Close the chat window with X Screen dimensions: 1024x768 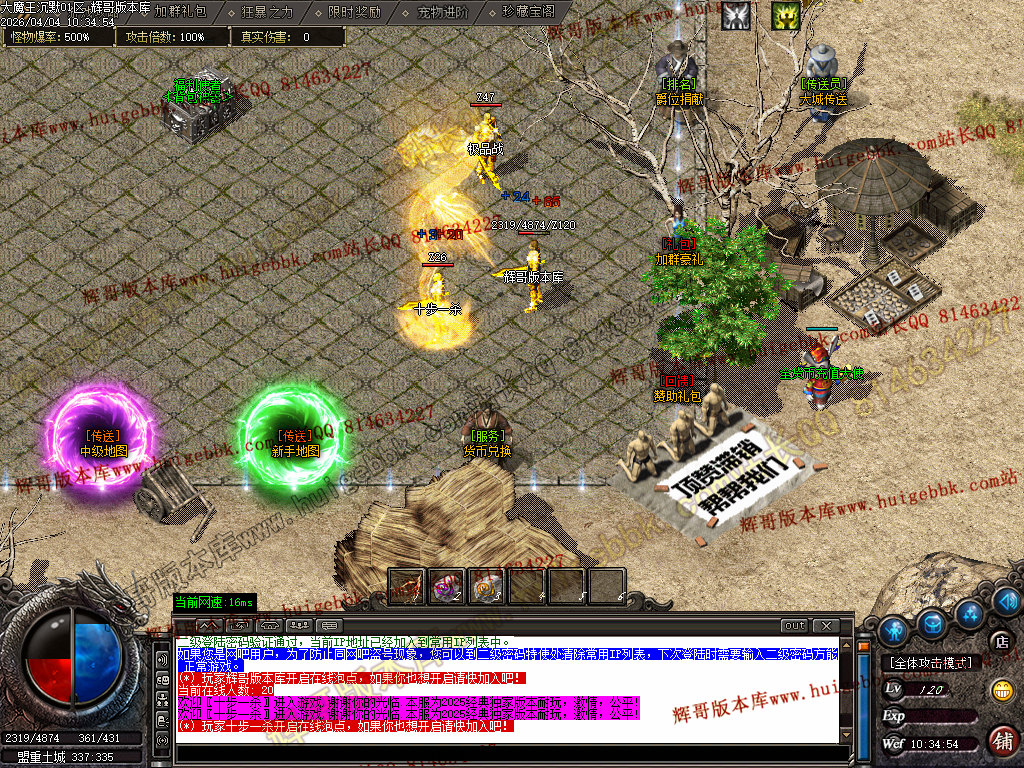(x=825, y=625)
